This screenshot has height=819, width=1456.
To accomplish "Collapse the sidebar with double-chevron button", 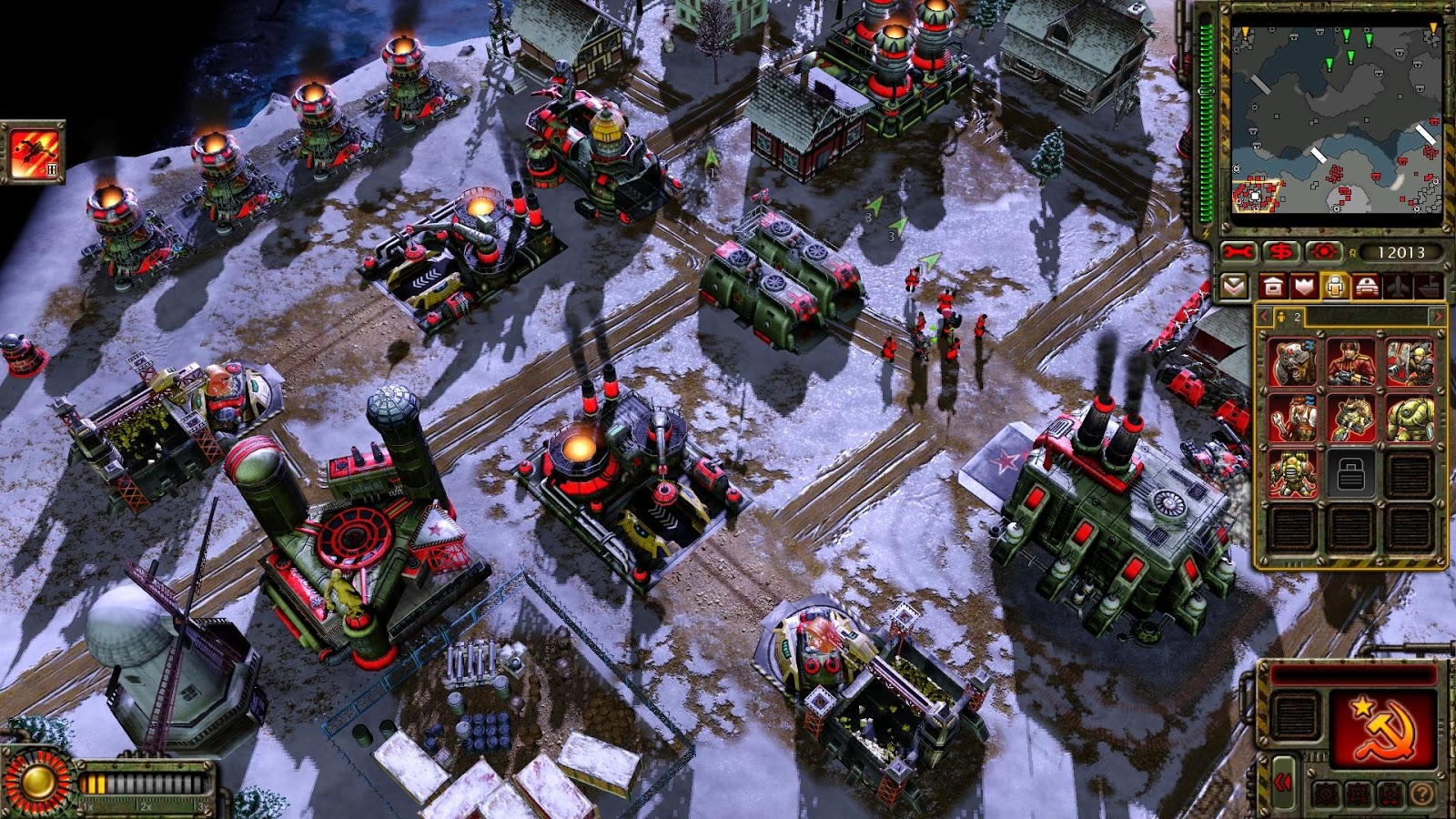I will pyautogui.click(x=1284, y=783).
